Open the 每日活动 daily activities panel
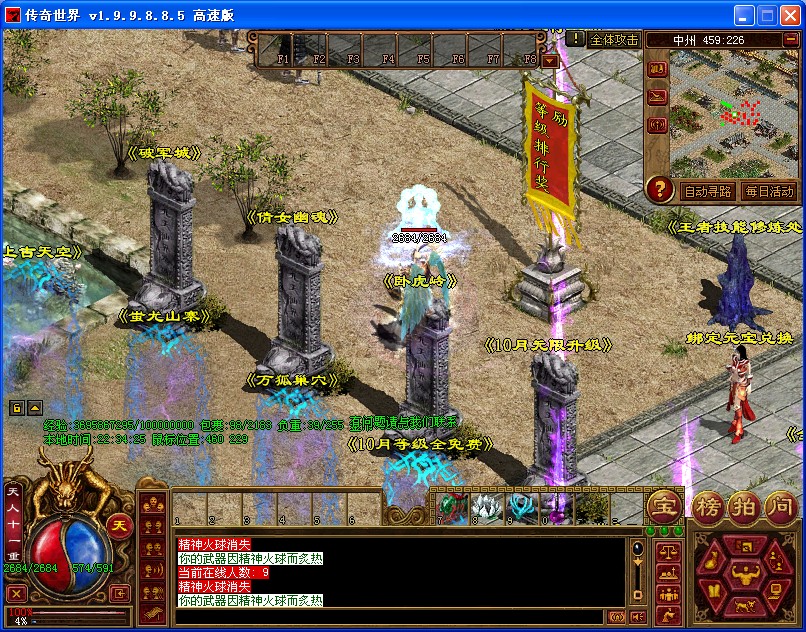Image resolution: width=806 pixels, height=632 pixels. [768, 190]
